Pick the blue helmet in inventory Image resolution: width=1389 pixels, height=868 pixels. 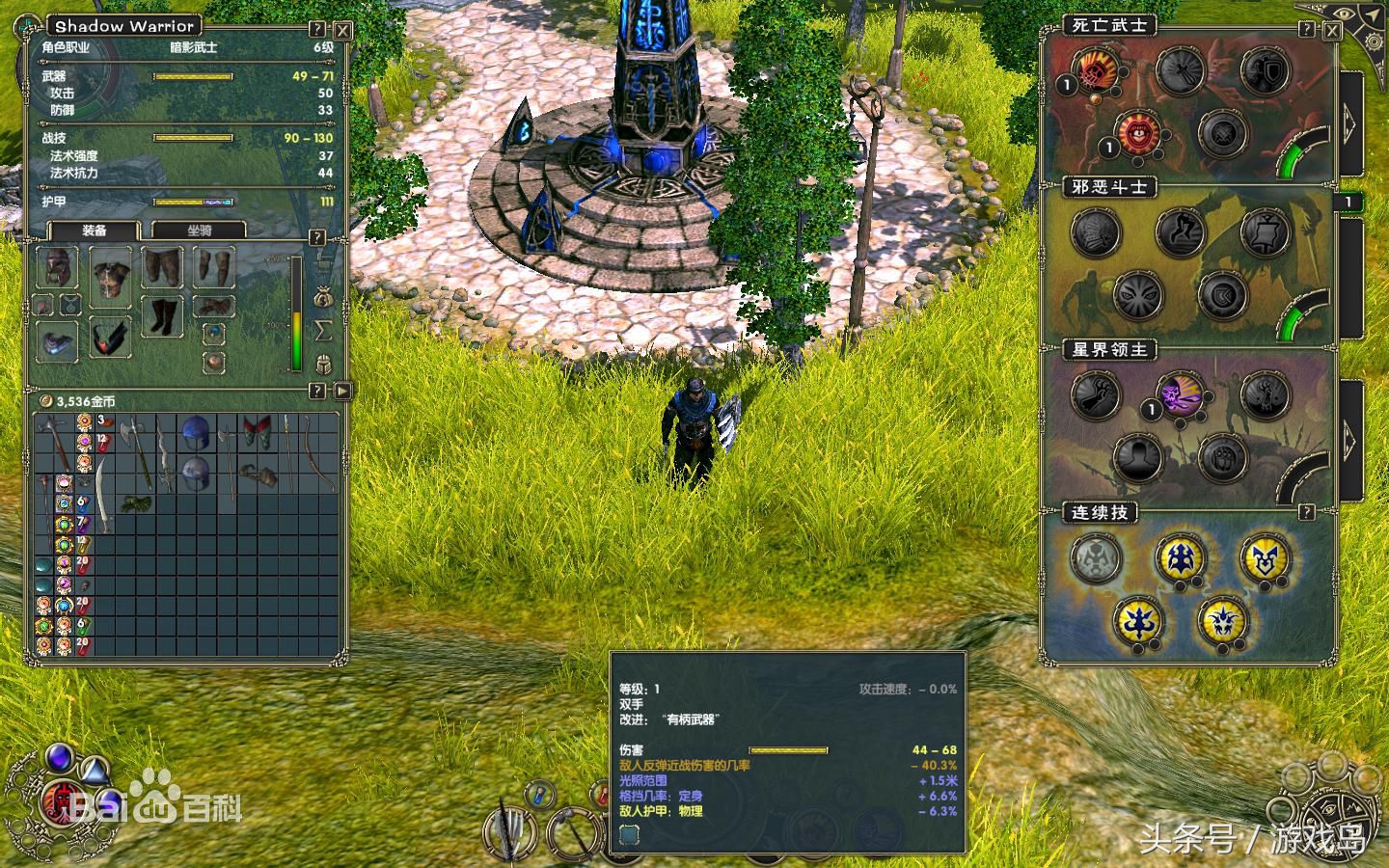click(x=195, y=431)
